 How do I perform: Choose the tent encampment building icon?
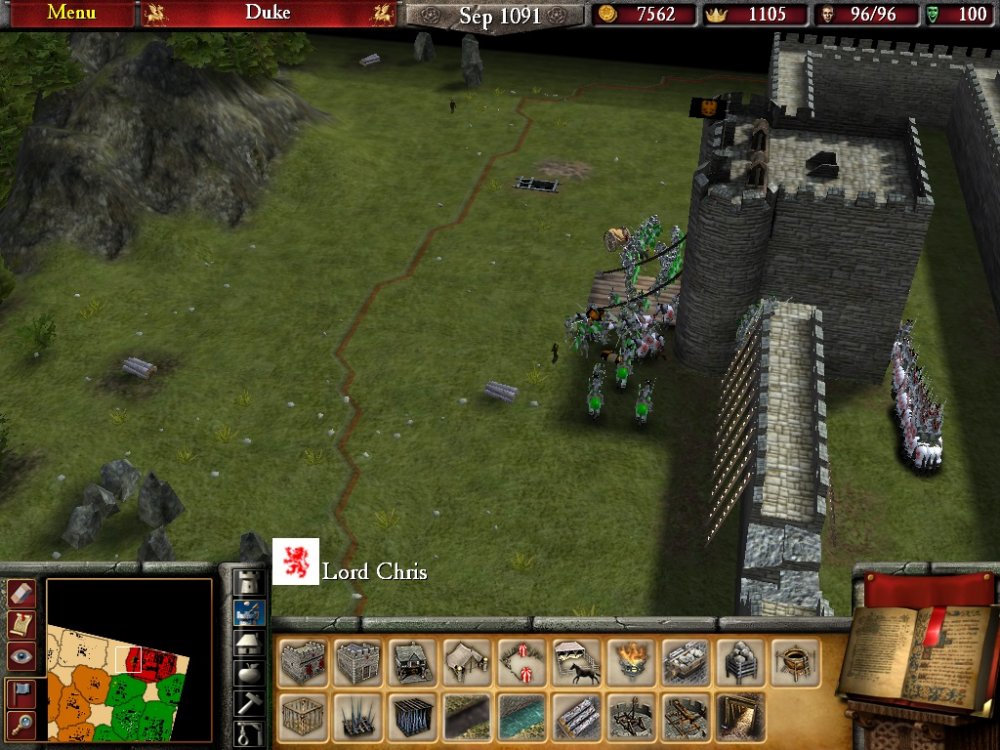point(468,663)
